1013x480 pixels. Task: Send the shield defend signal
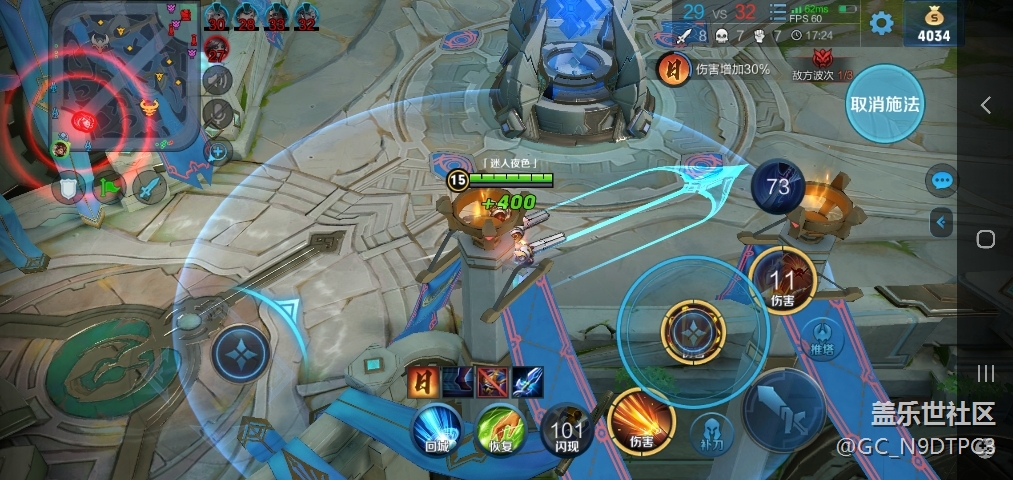(x=68, y=187)
